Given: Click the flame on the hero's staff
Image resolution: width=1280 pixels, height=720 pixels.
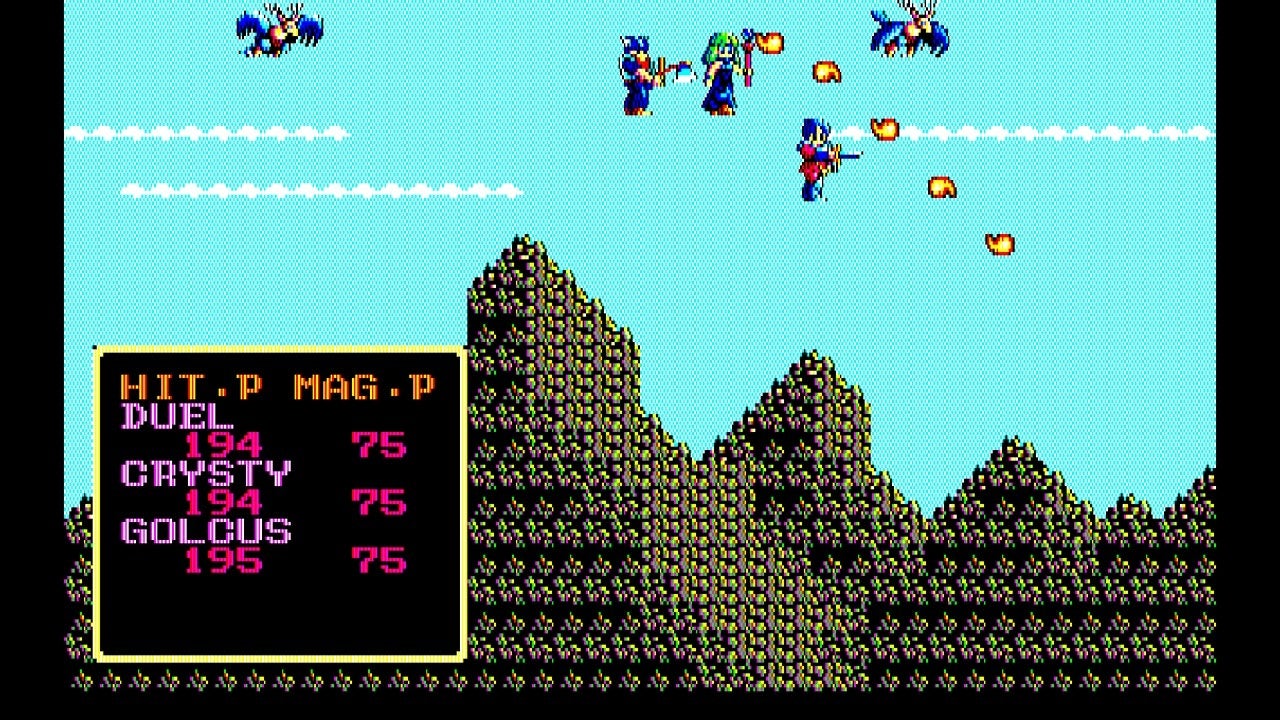Looking at the screenshot, I should coord(770,45).
